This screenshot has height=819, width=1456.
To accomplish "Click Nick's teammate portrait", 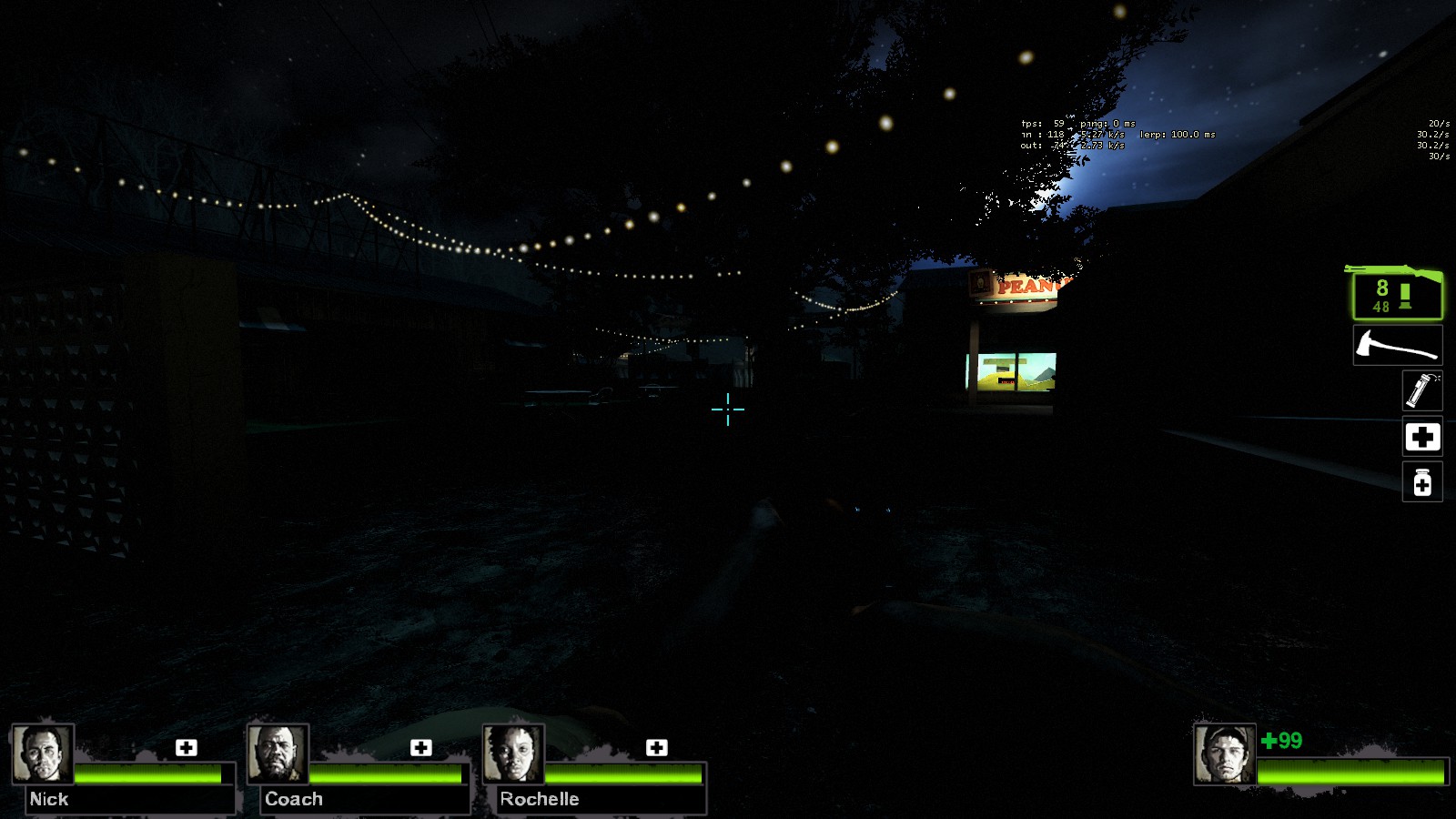I will (43, 753).
